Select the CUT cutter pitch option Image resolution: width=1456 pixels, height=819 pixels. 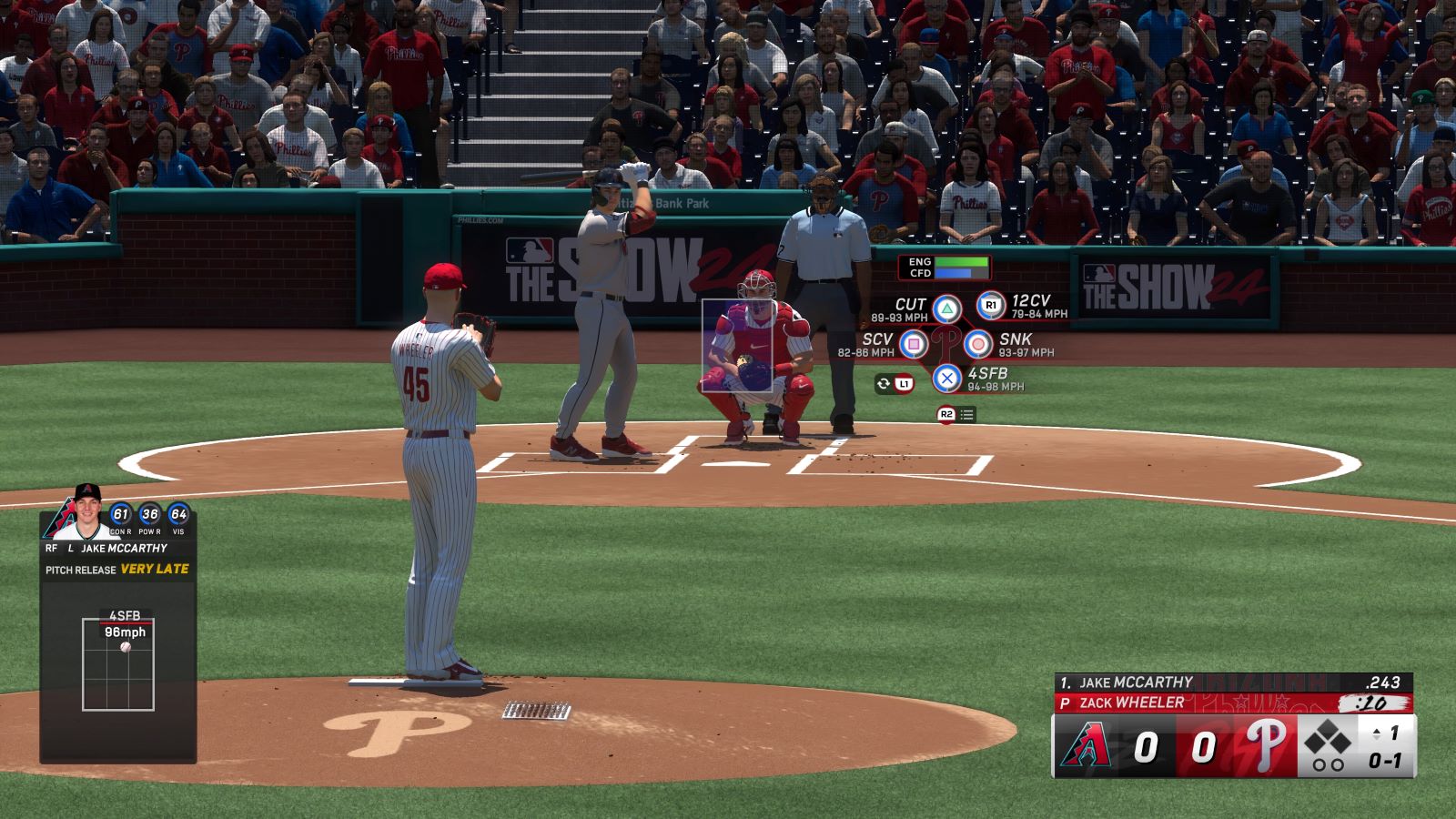pos(946,309)
